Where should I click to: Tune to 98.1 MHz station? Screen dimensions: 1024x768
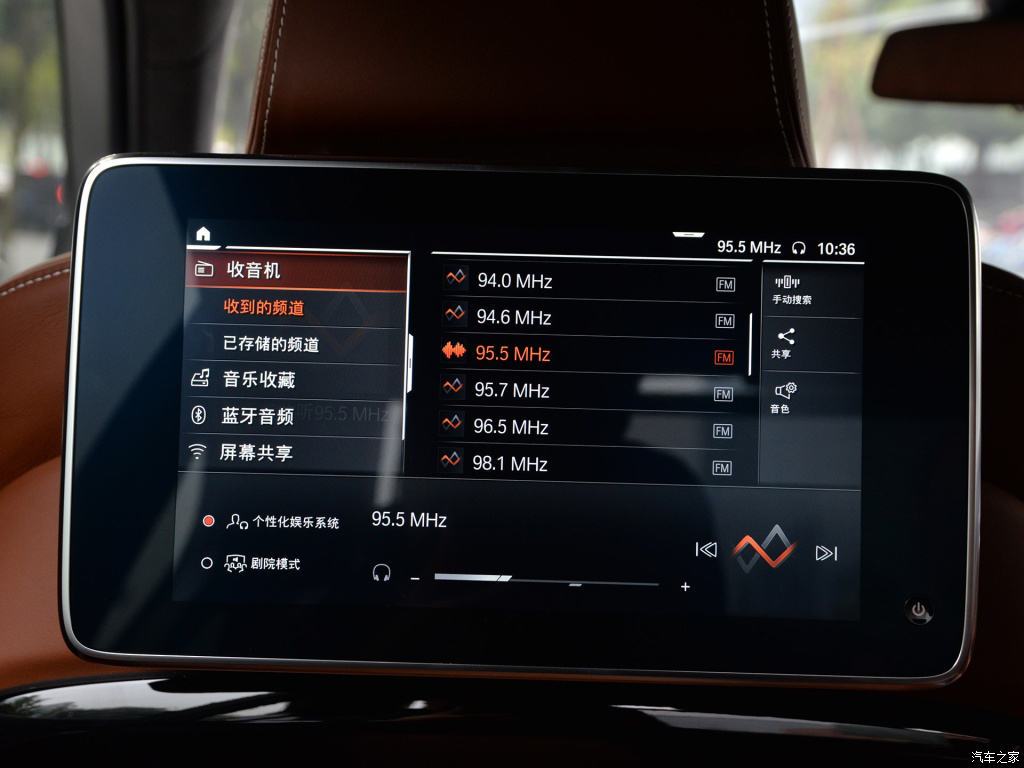pos(588,464)
